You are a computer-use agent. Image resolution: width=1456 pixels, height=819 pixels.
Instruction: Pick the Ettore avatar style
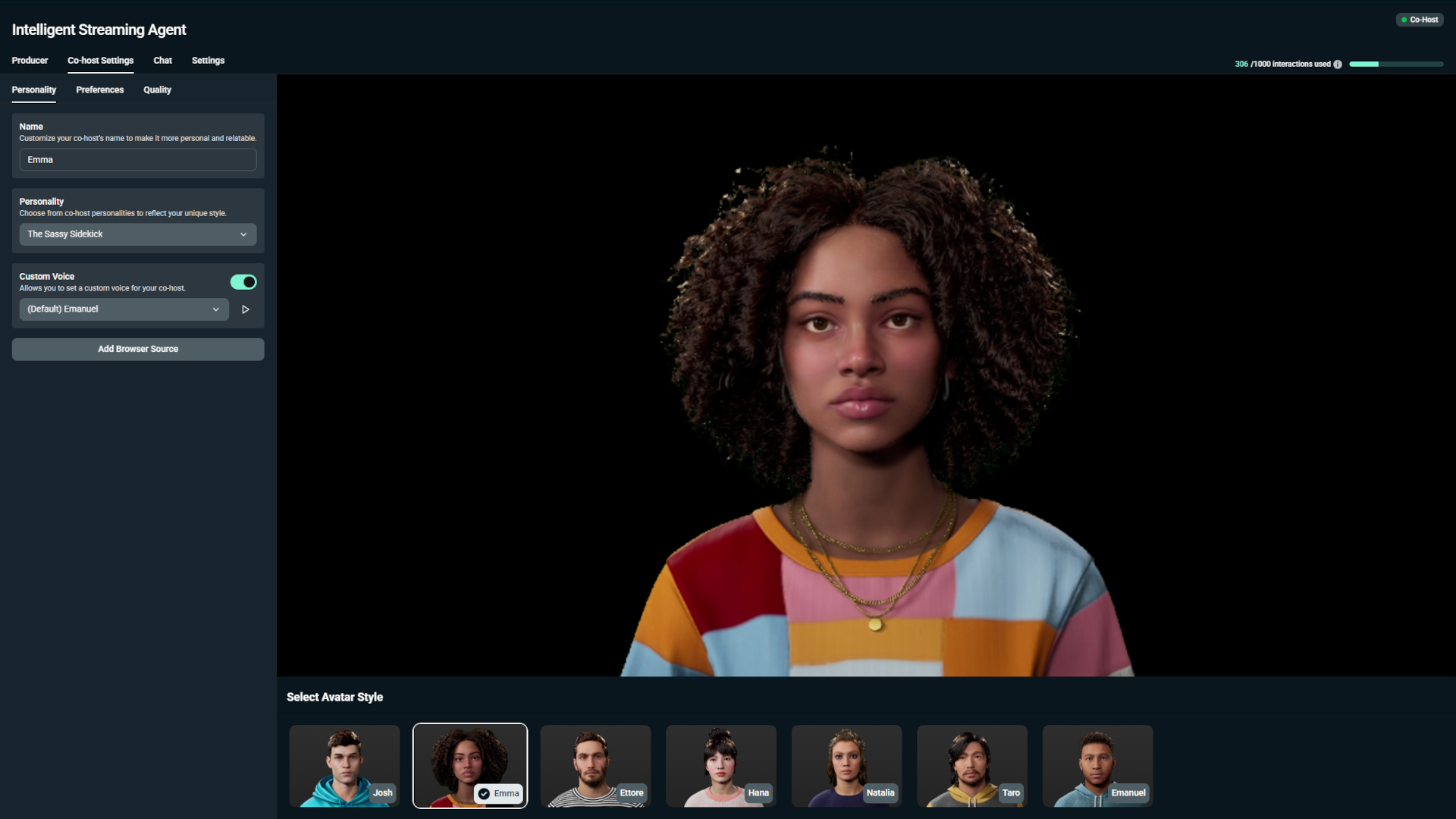[595, 766]
